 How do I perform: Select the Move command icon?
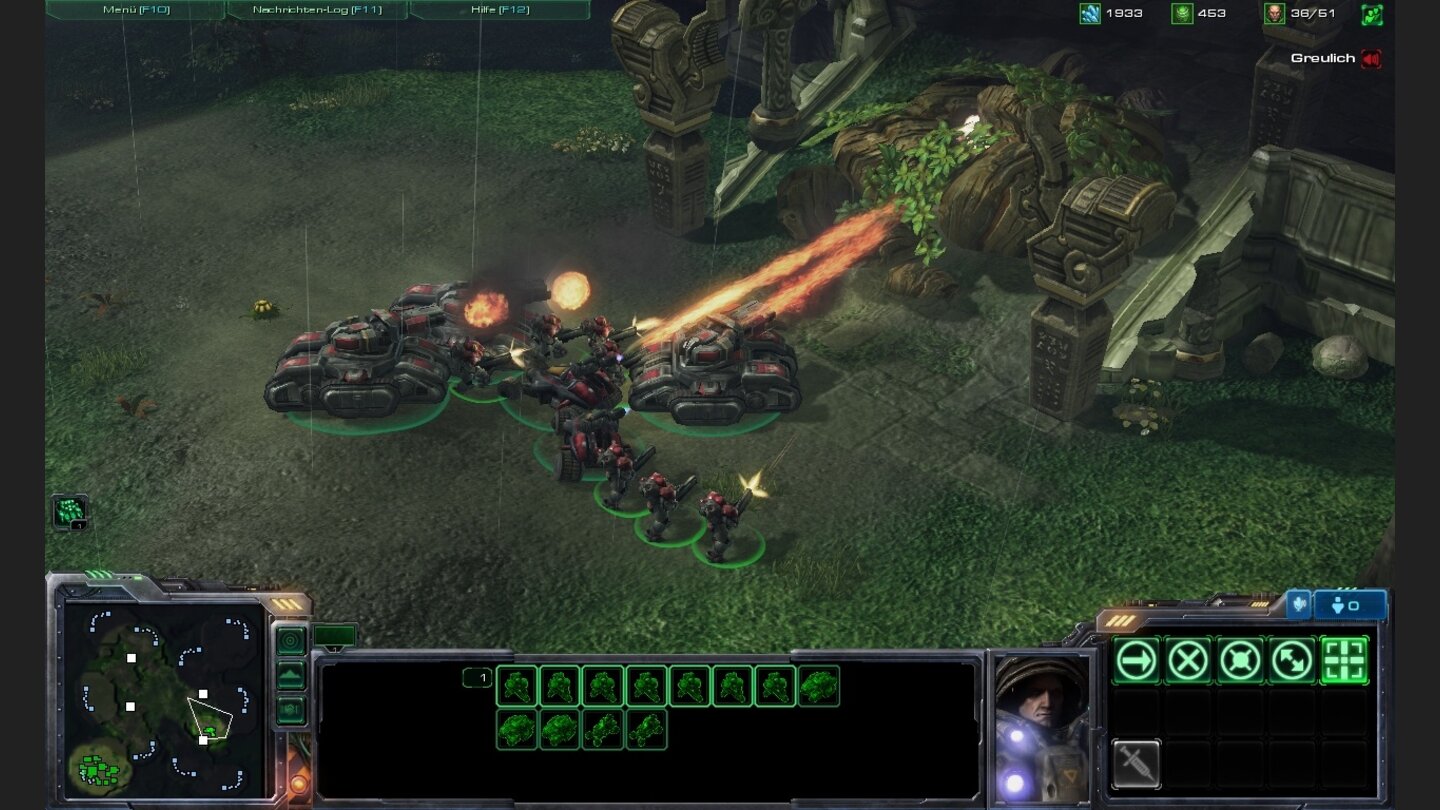point(1134,659)
